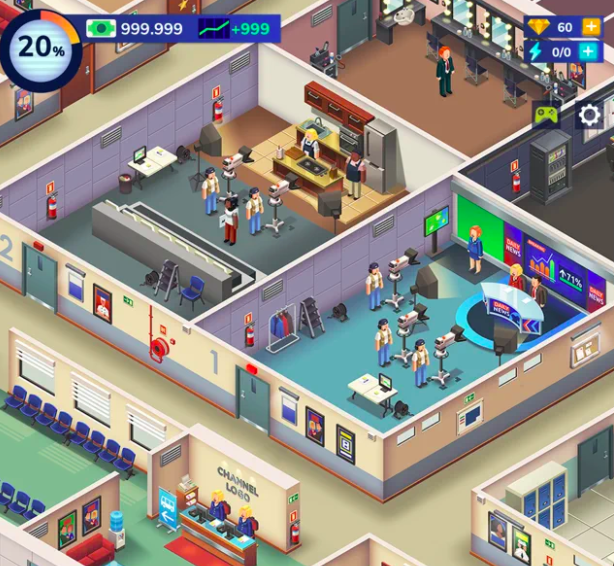
Task: Add more gems with the orange plus
Action: pyautogui.click(x=592, y=27)
